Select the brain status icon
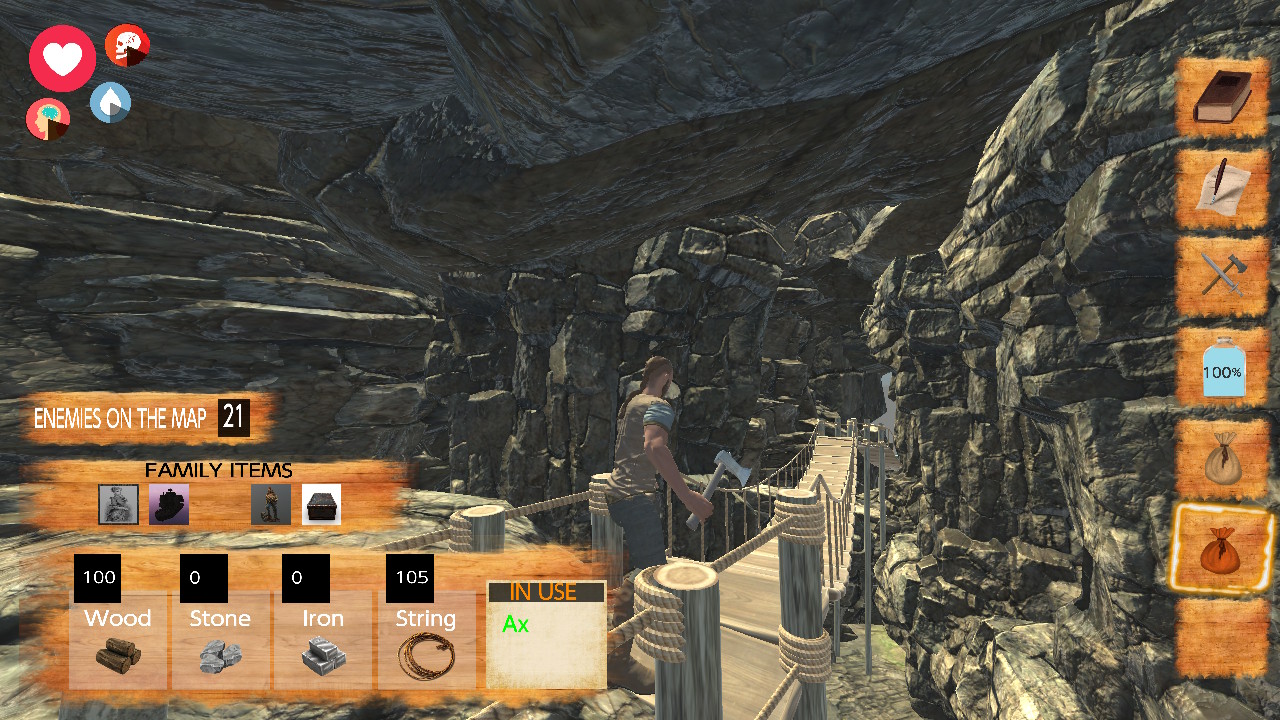 [47, 119]
